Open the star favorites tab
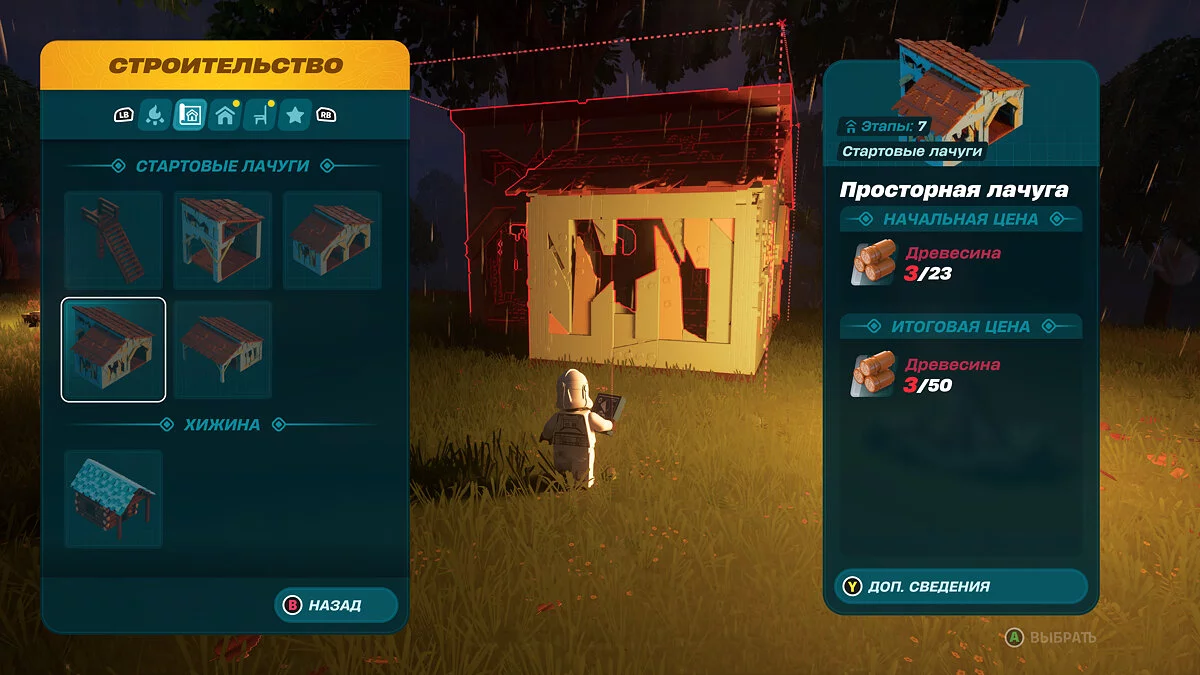The width and height of the screenshot is (1200, 675). click(295, 115)
